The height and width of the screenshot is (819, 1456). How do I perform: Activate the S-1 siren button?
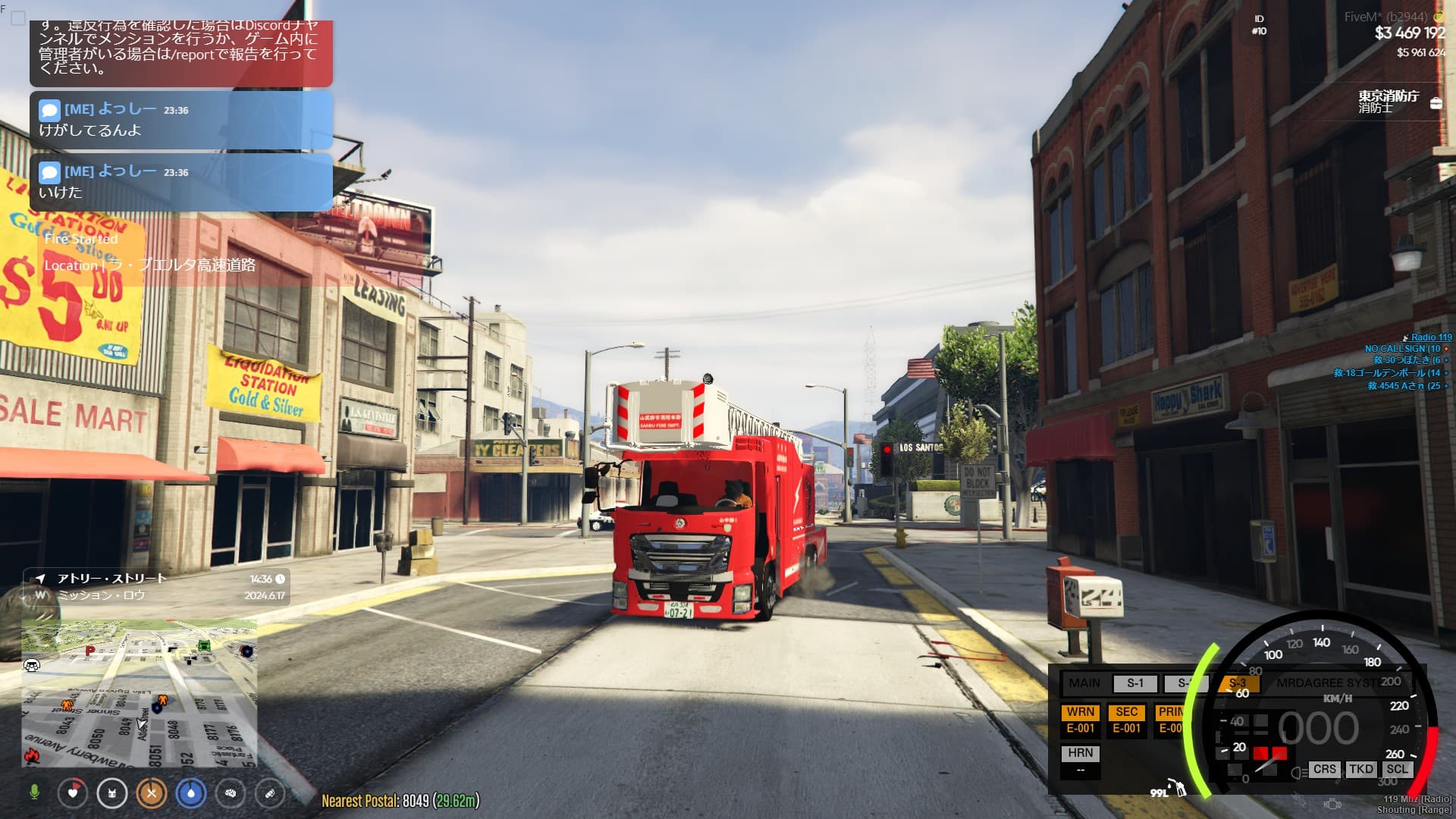(x=1134, y=683)
